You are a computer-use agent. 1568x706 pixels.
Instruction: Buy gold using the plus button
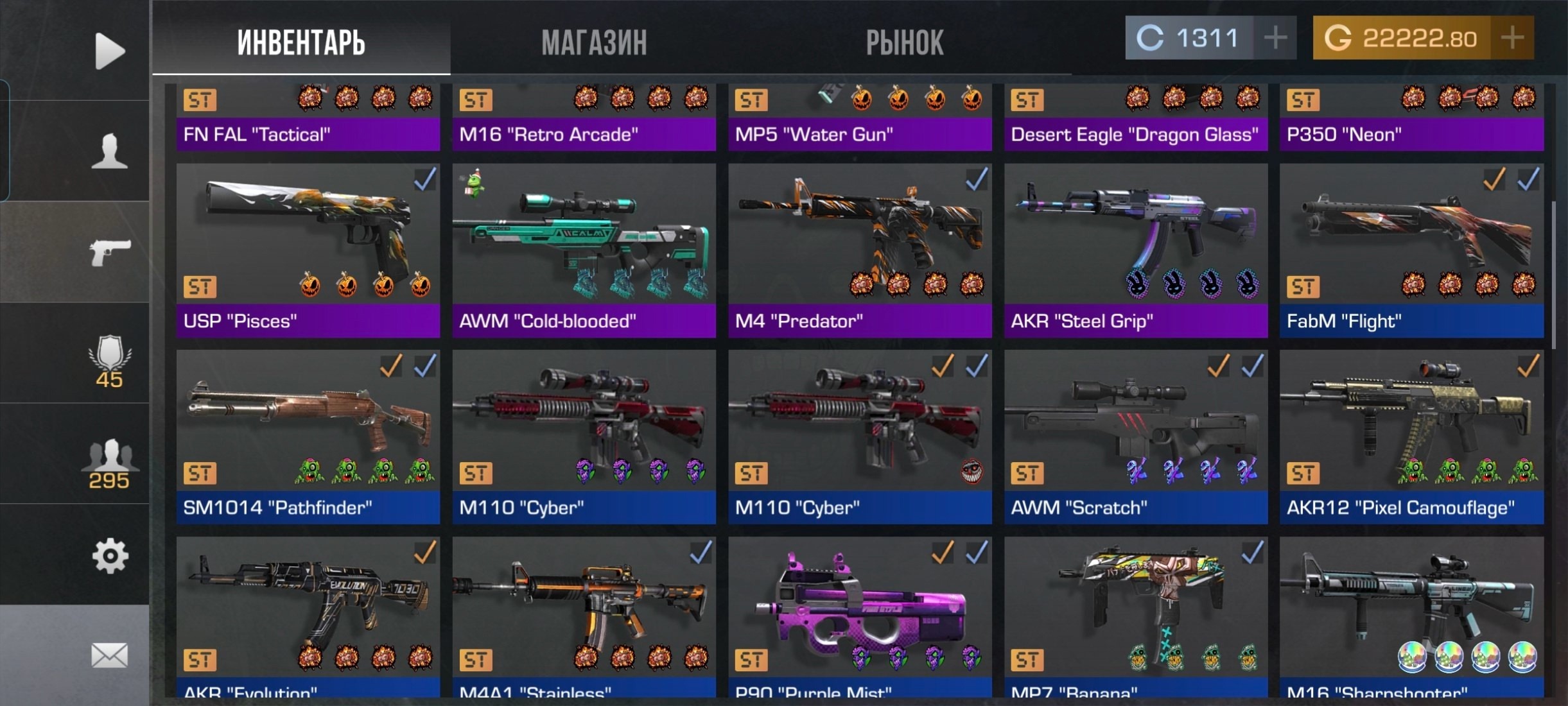(1512, 38)
